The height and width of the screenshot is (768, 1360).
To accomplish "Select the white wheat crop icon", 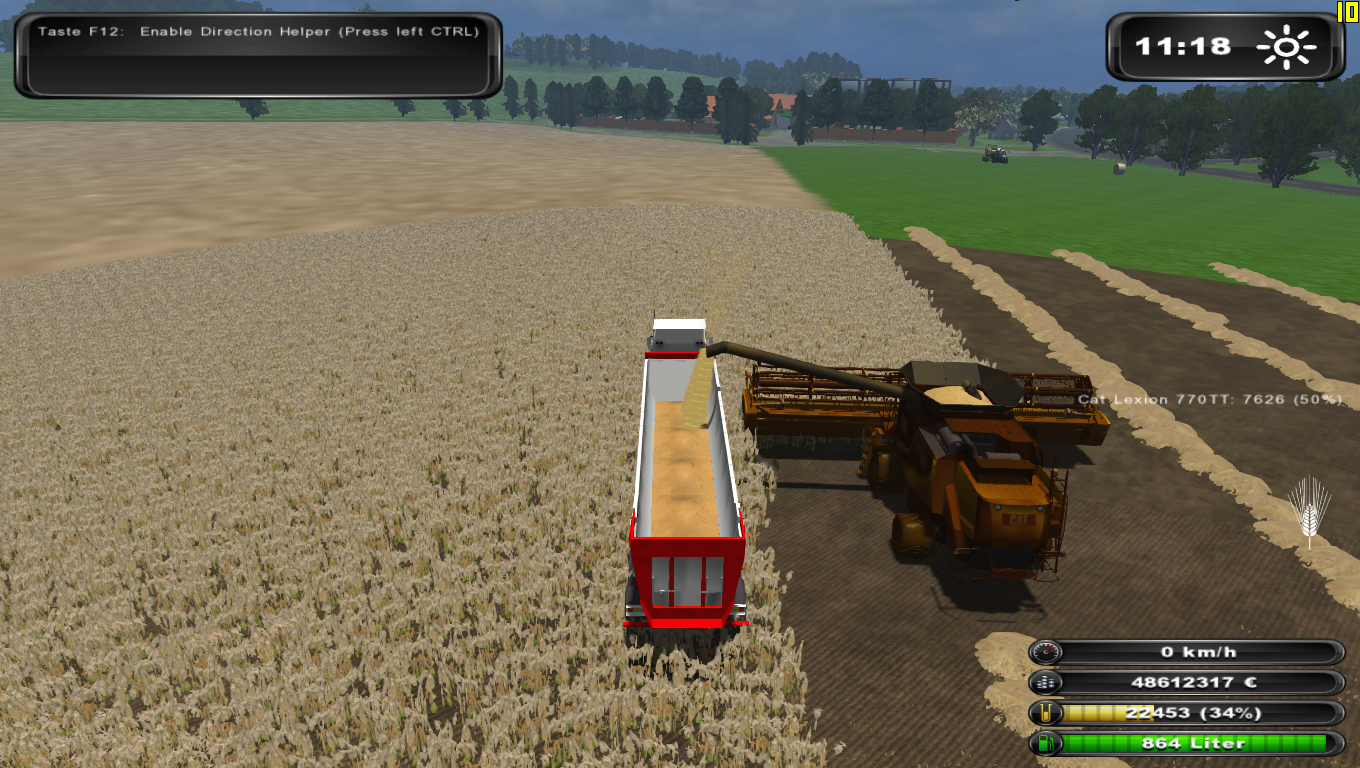I will tap(1309, 511).
